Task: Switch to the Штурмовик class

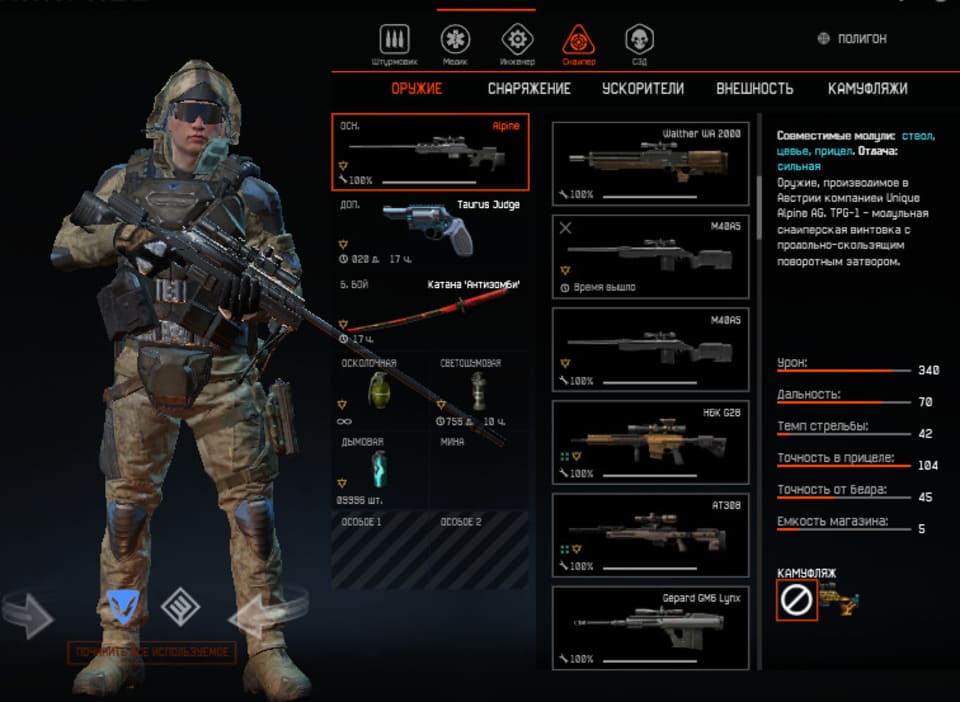Action: [395, 42]
